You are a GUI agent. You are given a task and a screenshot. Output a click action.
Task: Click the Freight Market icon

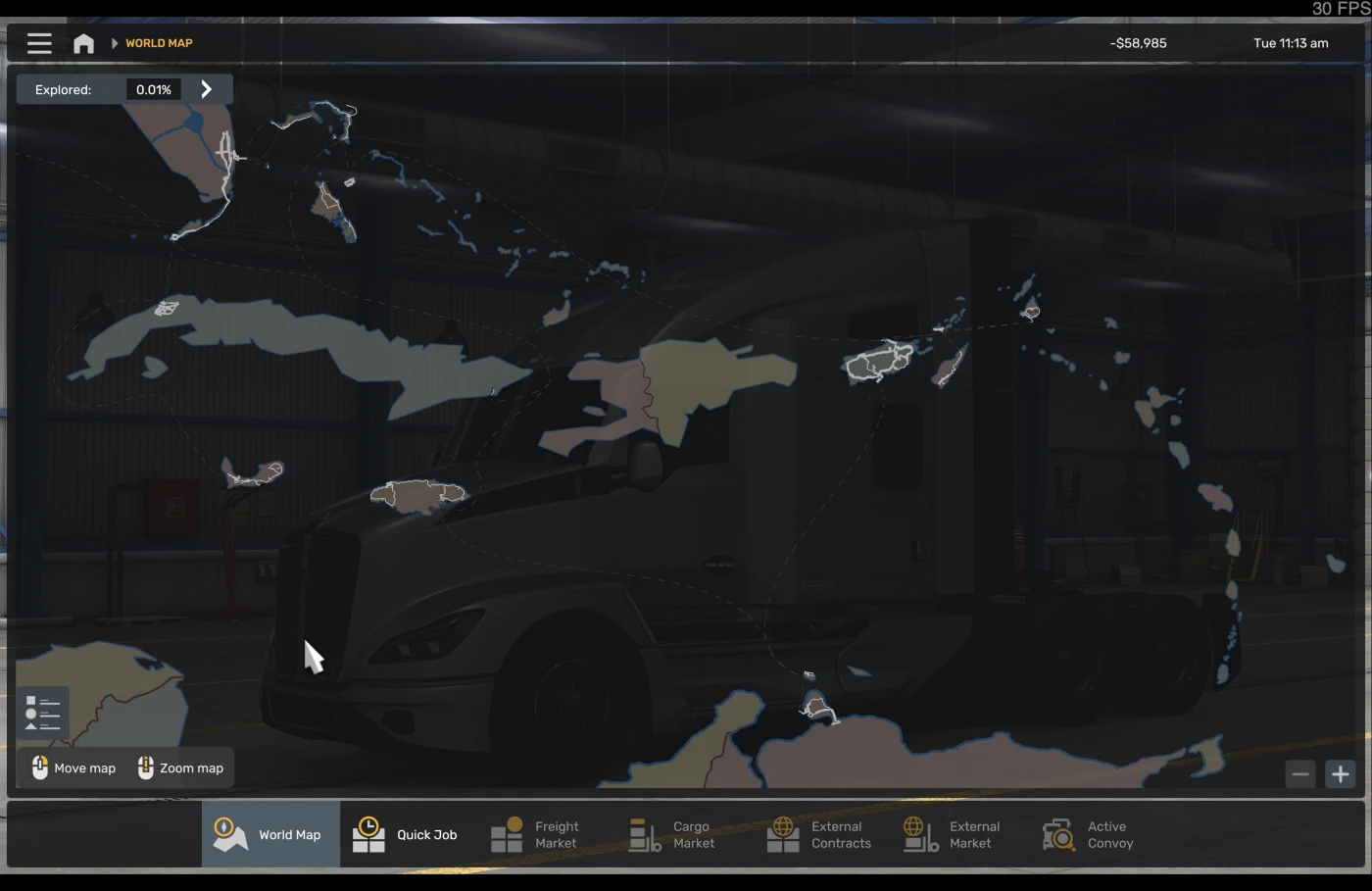click(508, 833)
